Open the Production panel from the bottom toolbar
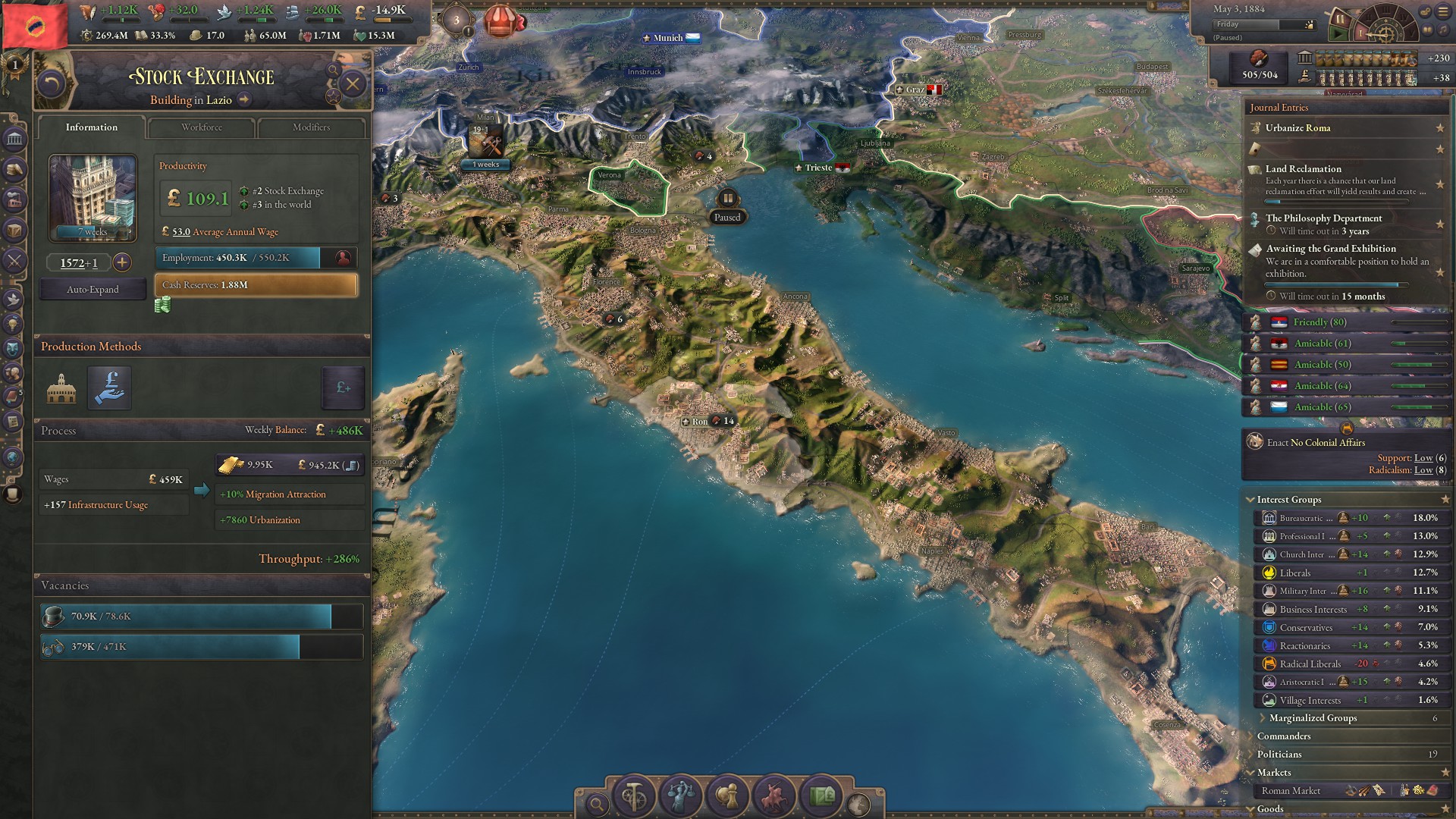 [x=634, y=795]
